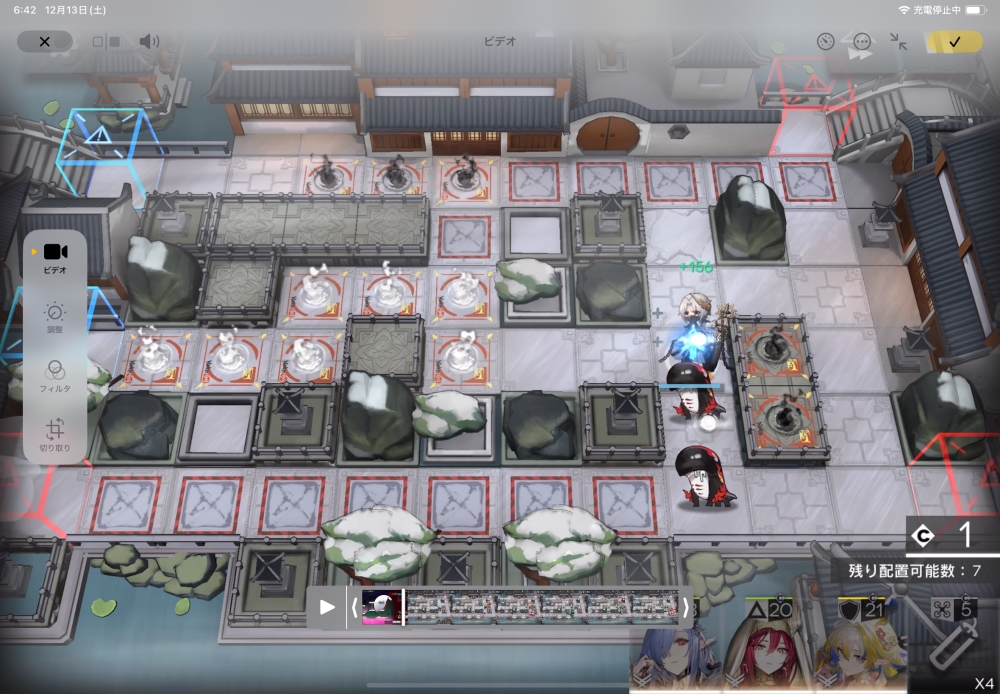The width and height of the screenshot is (1000, 694).
Task: Open the three-dot more options menu
Action: coord(862,42)
